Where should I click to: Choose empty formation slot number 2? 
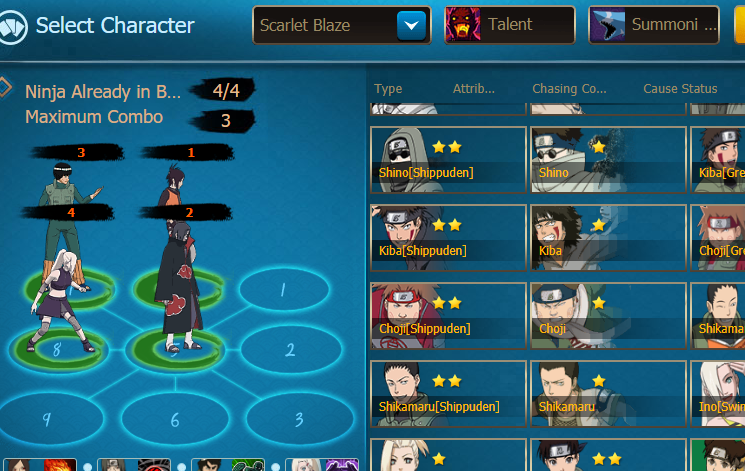tap(289, 350)
